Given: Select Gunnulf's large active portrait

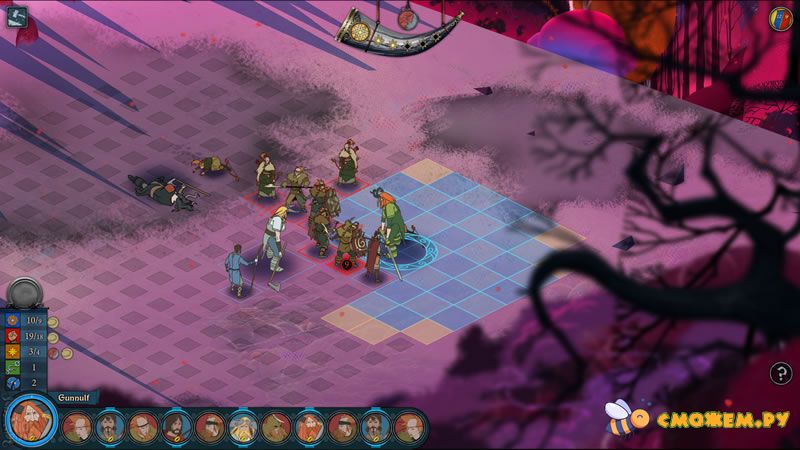Looking at the screenshot, I should (31, 421).
